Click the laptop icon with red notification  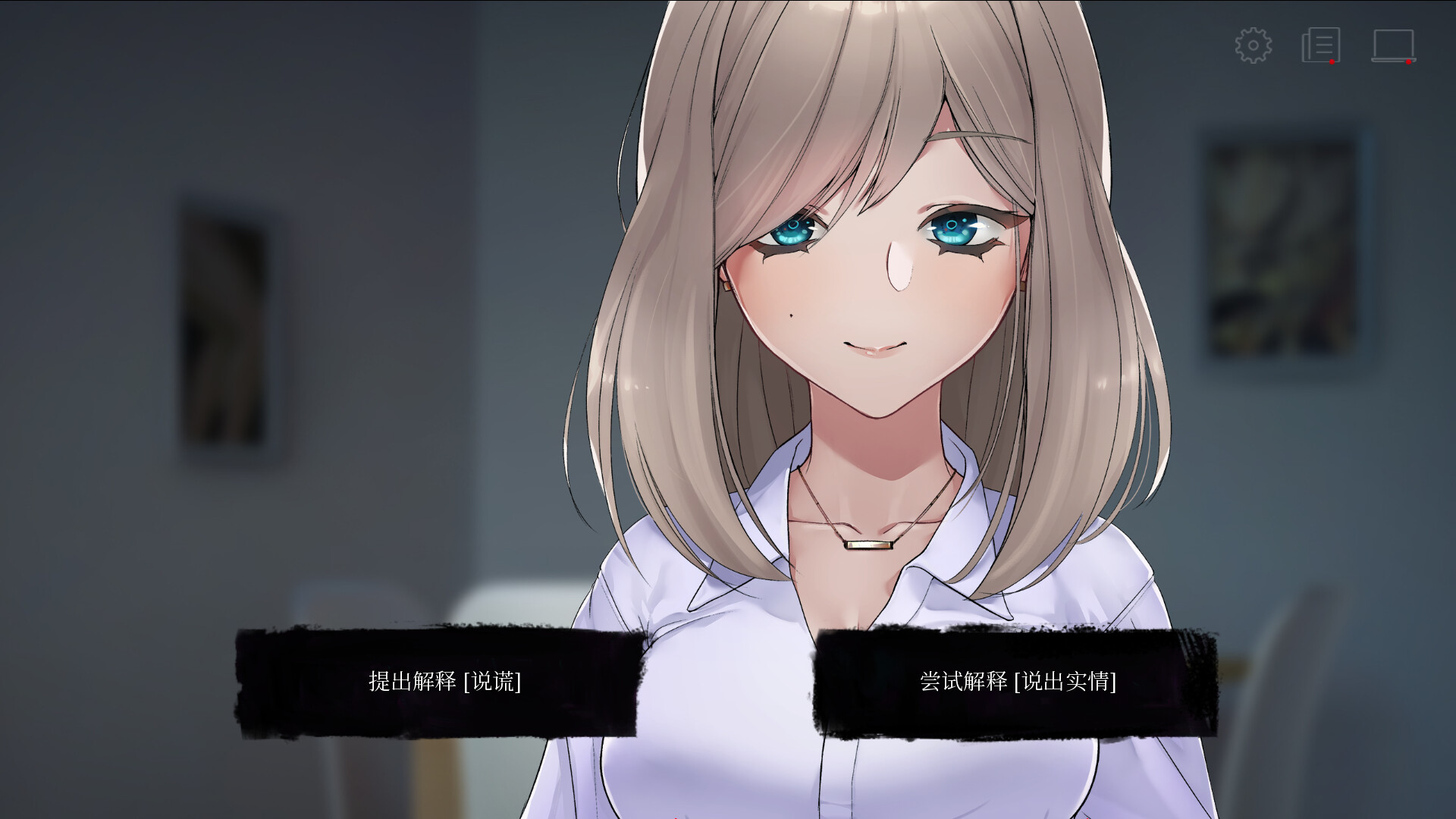point(1395,47)
